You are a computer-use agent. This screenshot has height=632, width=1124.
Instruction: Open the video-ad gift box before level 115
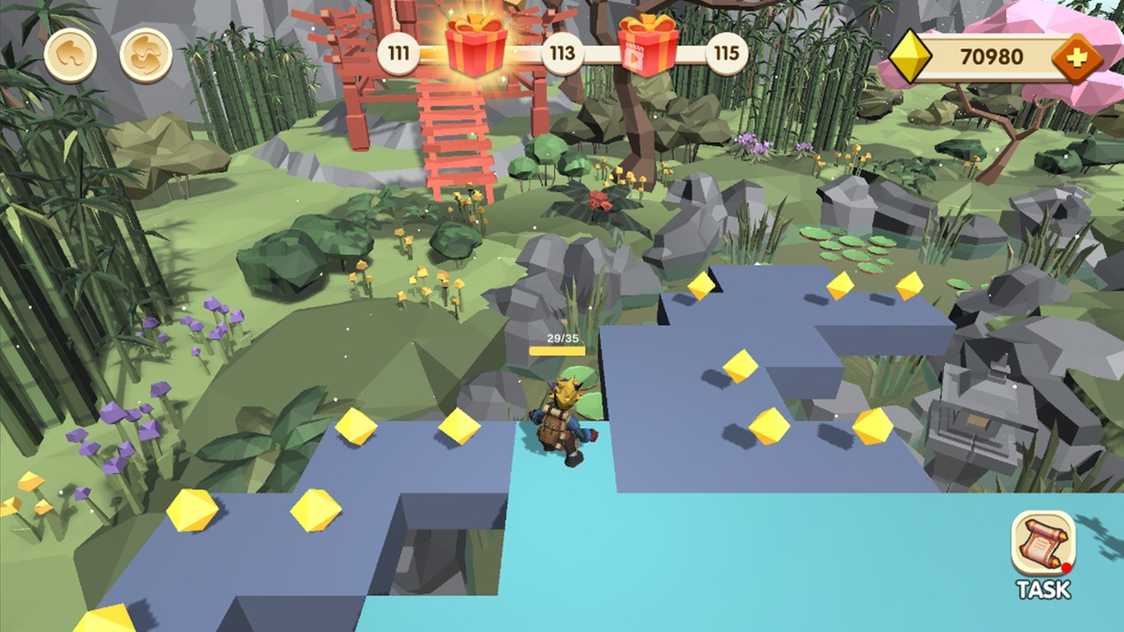(648, 47)
